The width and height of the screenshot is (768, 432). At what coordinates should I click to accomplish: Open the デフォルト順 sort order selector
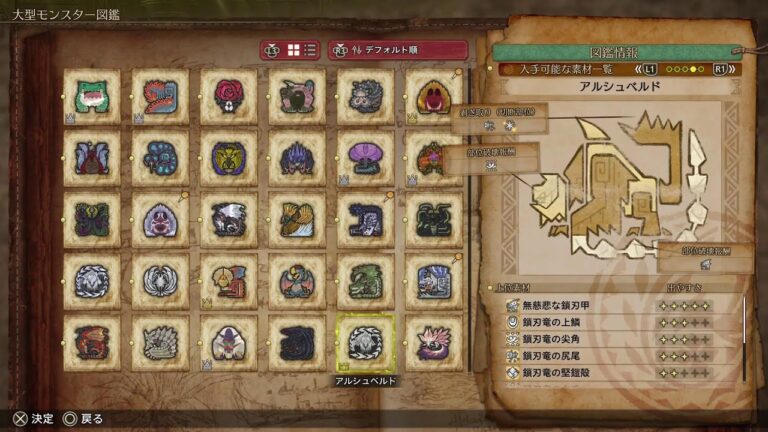click(x=398, y=50)
